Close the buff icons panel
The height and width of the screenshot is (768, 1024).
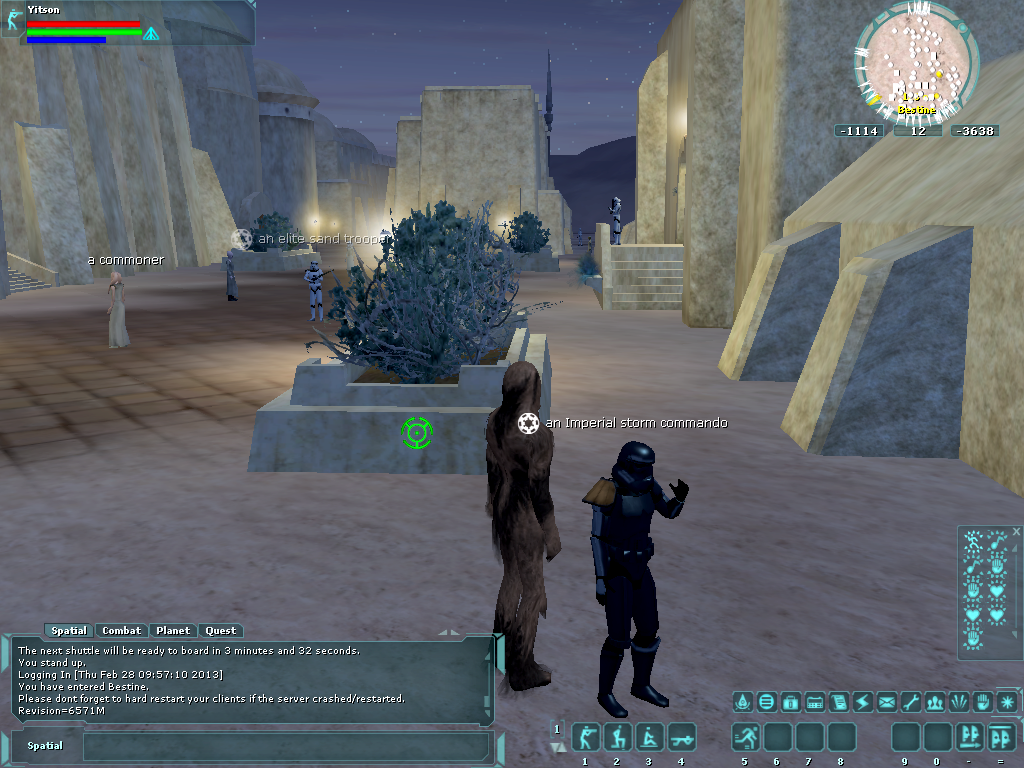coord(1017,532)
